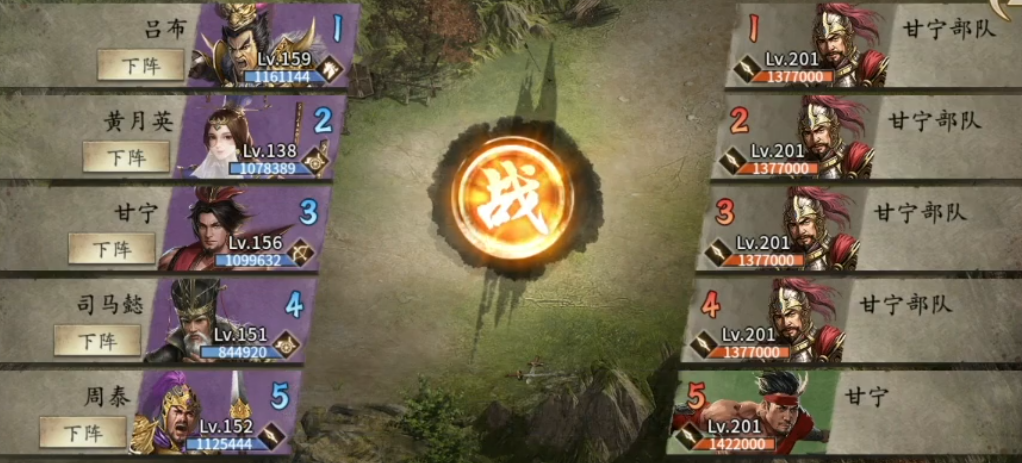
Task: Remove 吕布 from formation with 下阵
Action: 140,65
